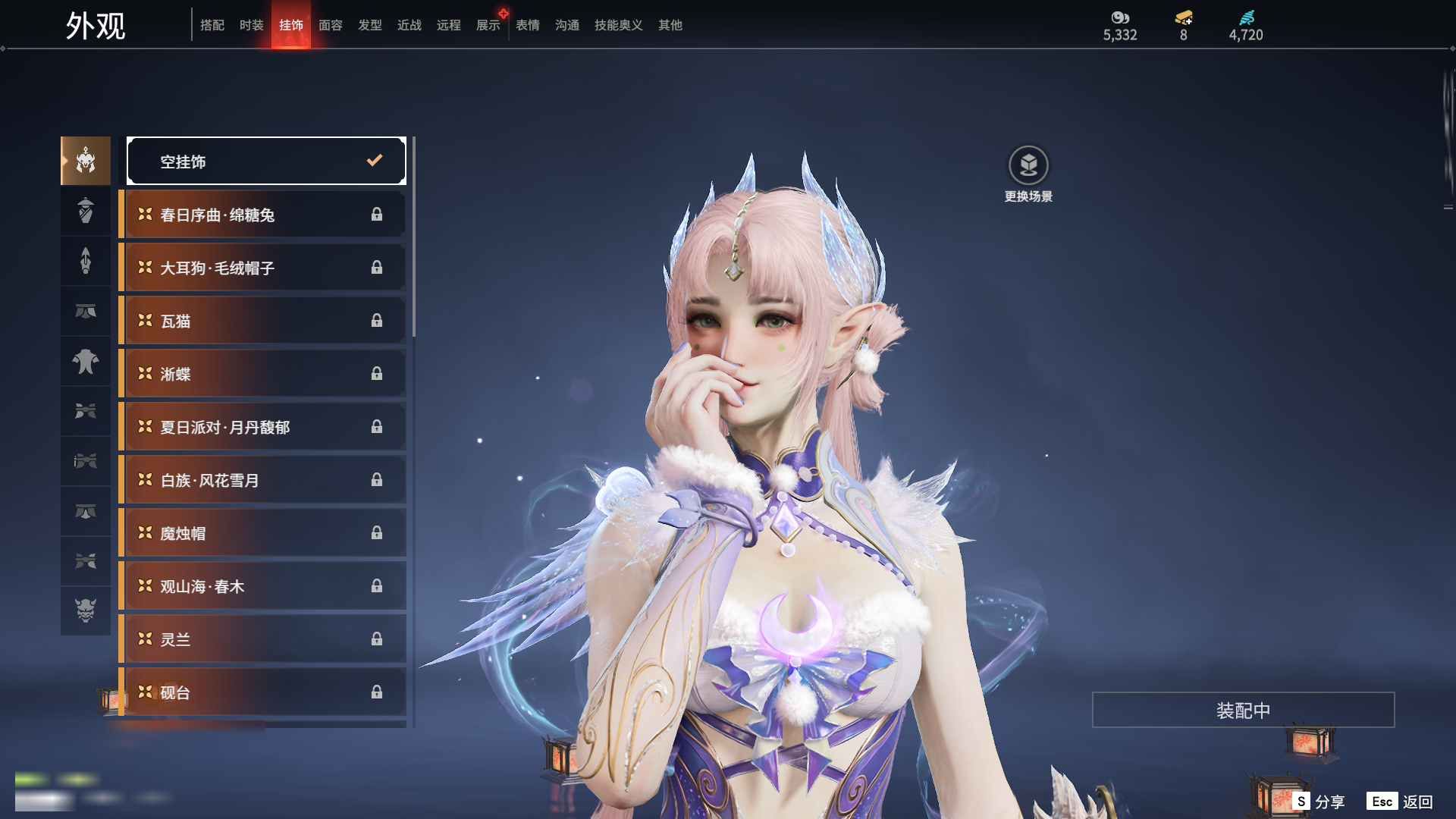The image size is (1456, 819).
Task: Return with the 返回 button
Action: (x=1400, y=802)
